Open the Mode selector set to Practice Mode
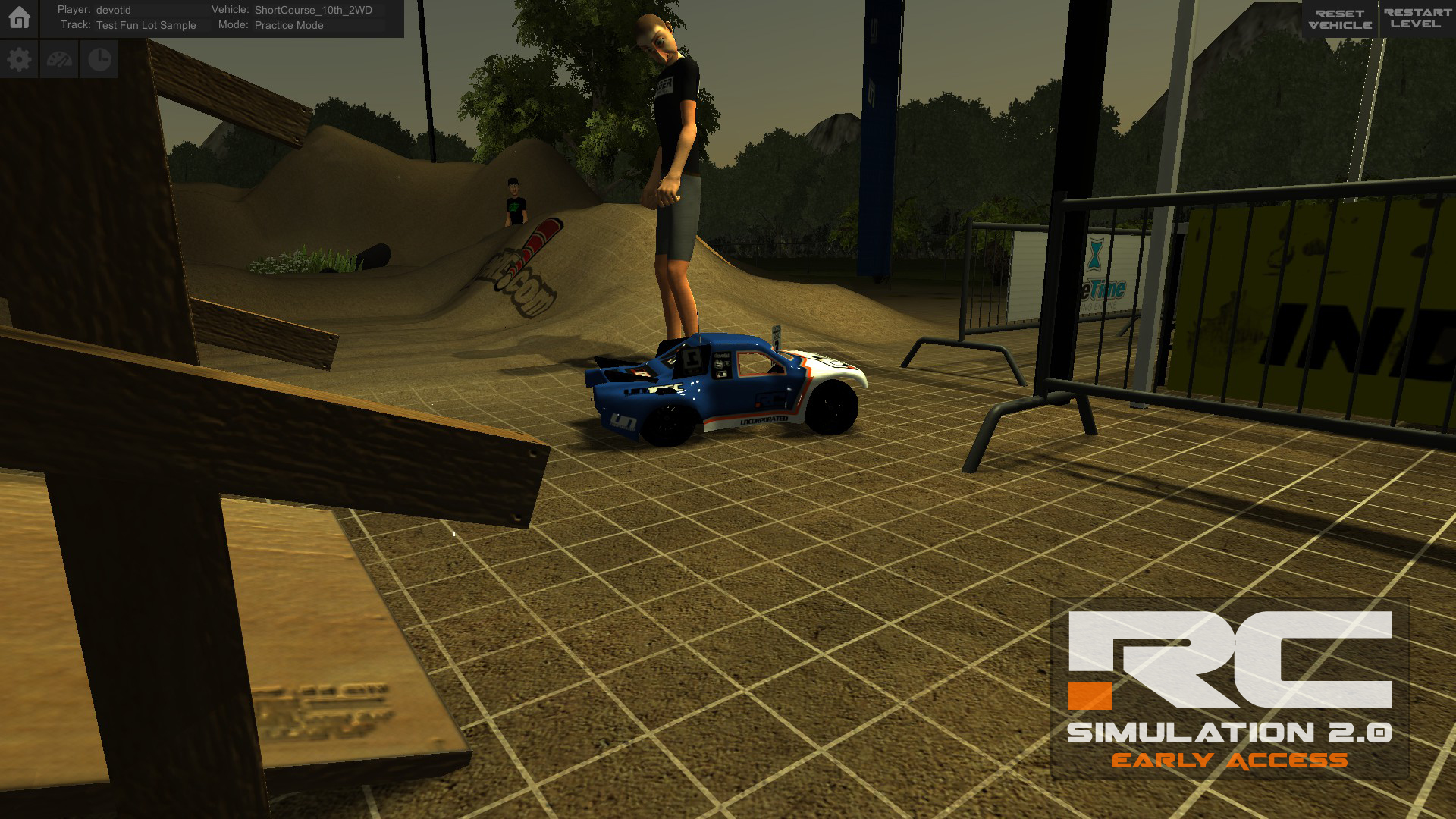This screenshot has width=1456, height=819. (x=288, y=25)
